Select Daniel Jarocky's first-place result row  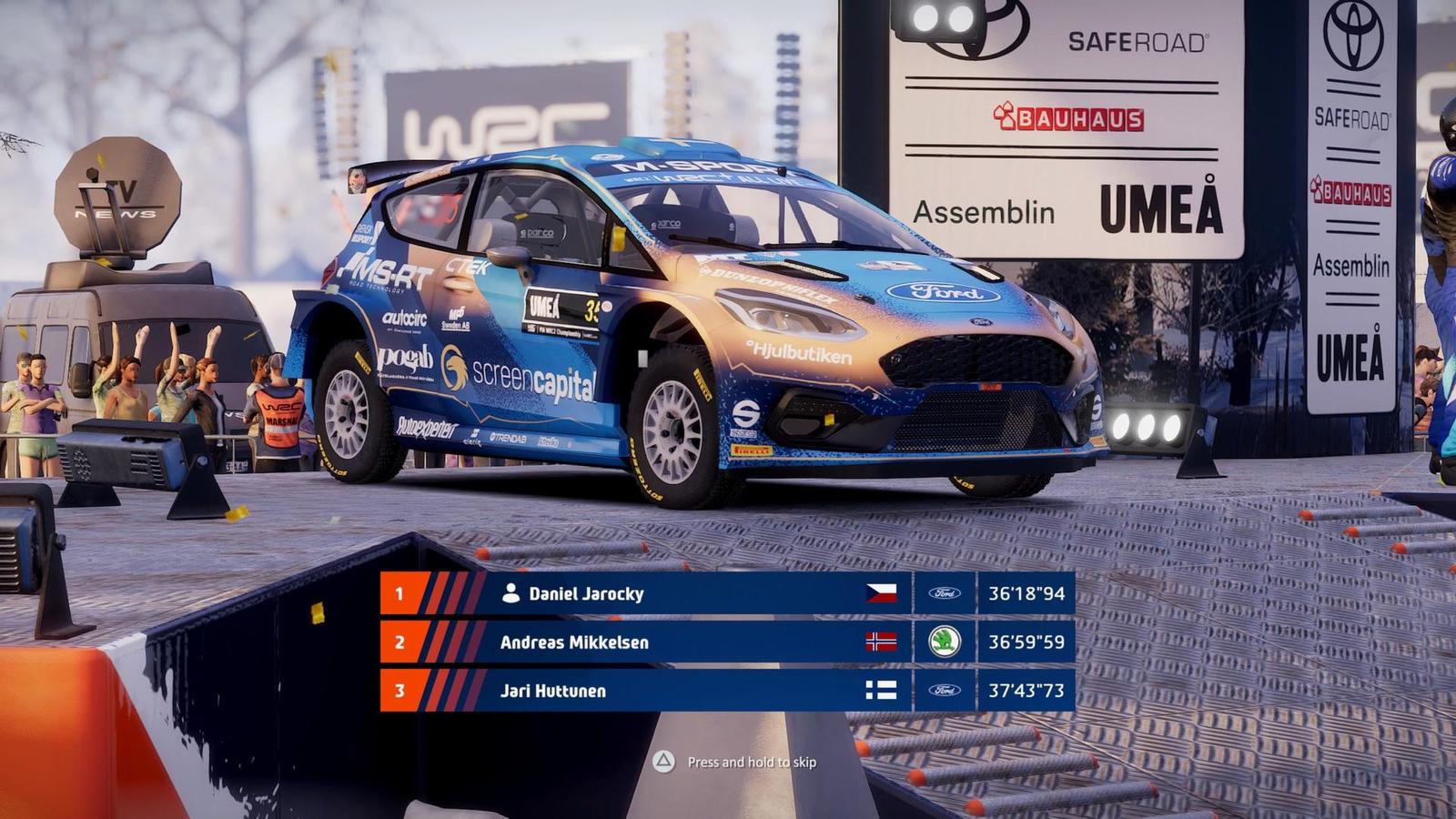tap(726, 593)
